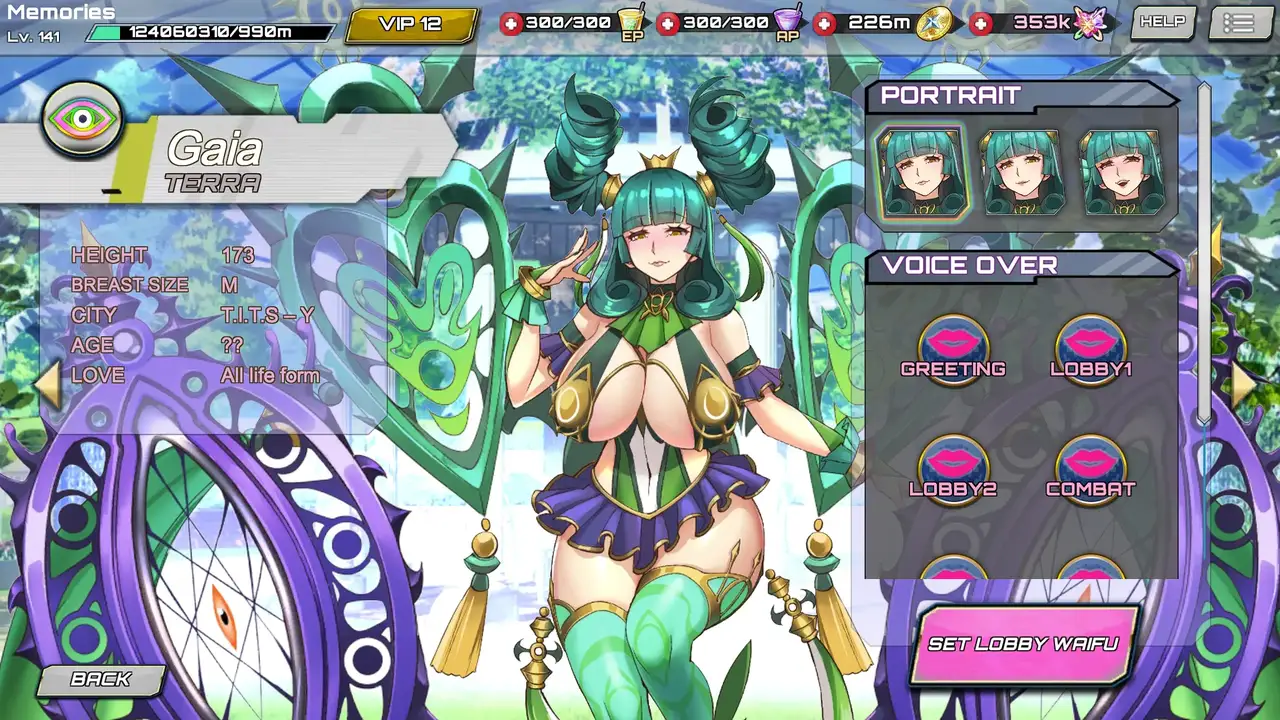Play the LOBBY1 voice line
1280x720 pixels.
tap(1090, 347)
